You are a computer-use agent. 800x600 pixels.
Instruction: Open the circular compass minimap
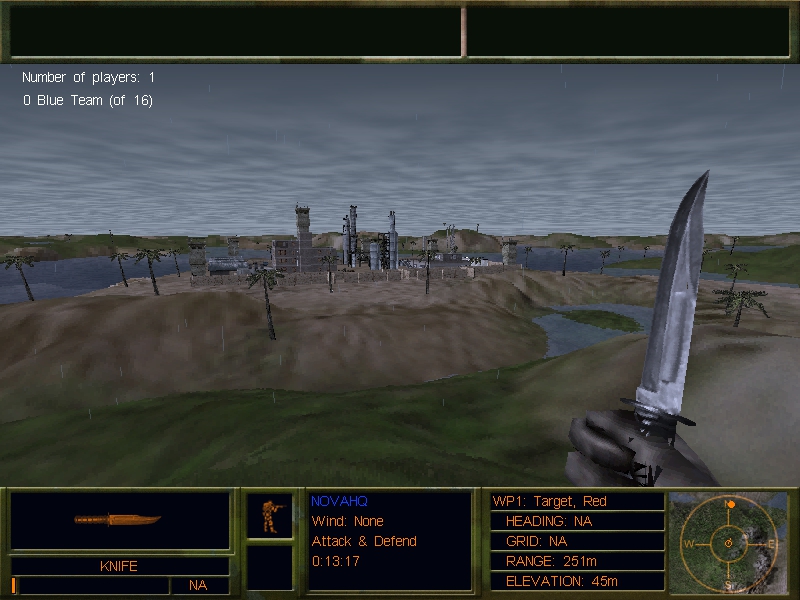point(728,542)
